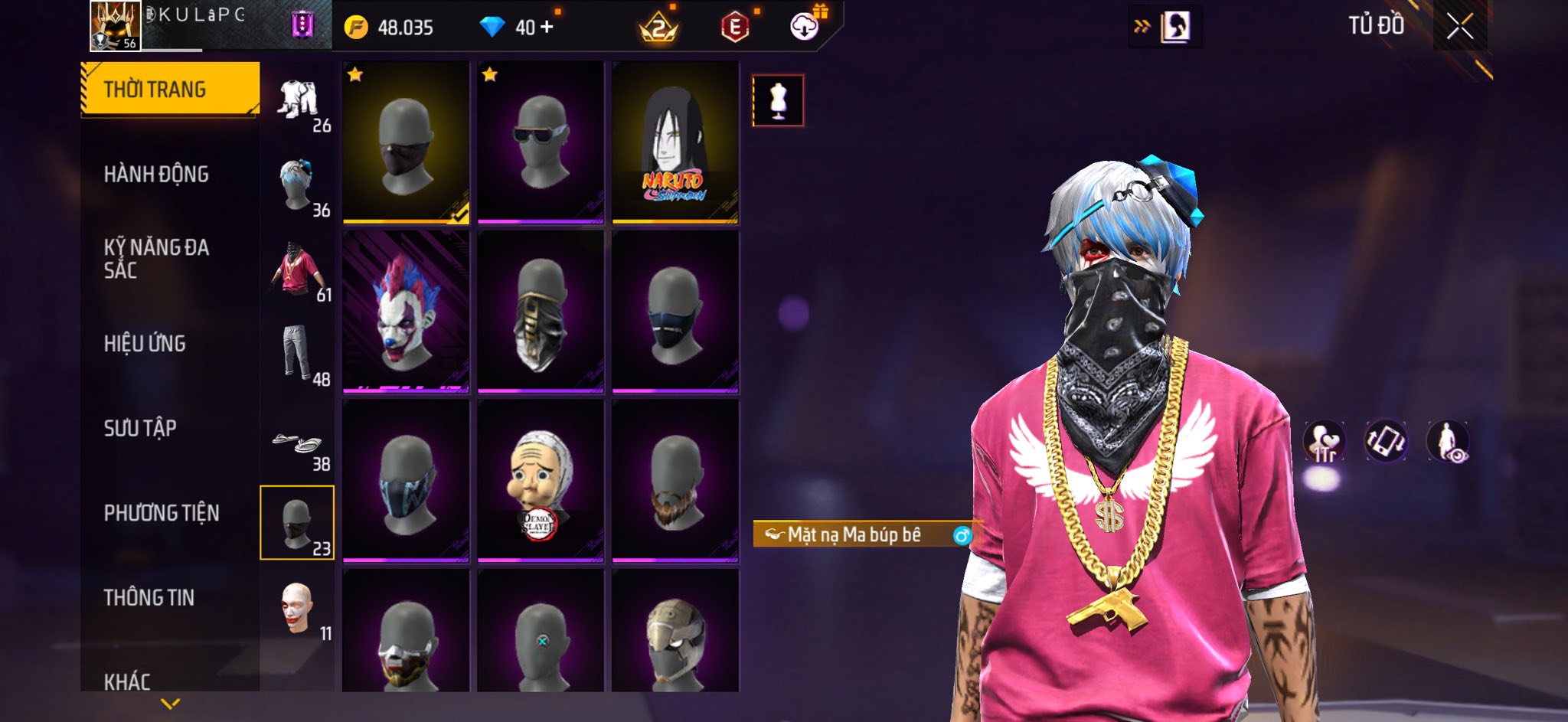Add diamonds with the plus button
The height and width of the screenshot is (722, 1568).
pos(547,28)
